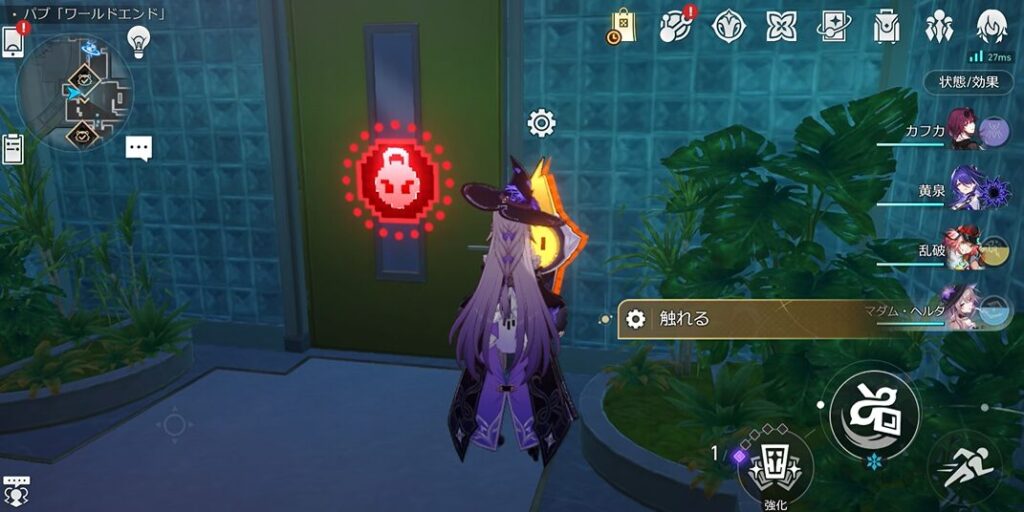
Task: Show the 状態/効果 status panel
Action: click(968, 83)
